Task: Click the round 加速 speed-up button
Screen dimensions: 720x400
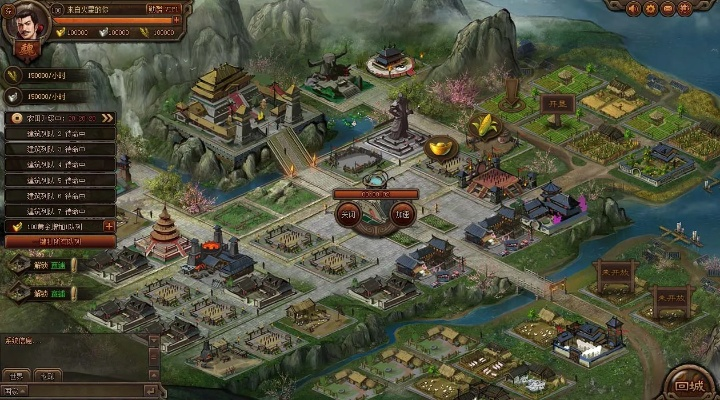Action: [x=401, y=214]
